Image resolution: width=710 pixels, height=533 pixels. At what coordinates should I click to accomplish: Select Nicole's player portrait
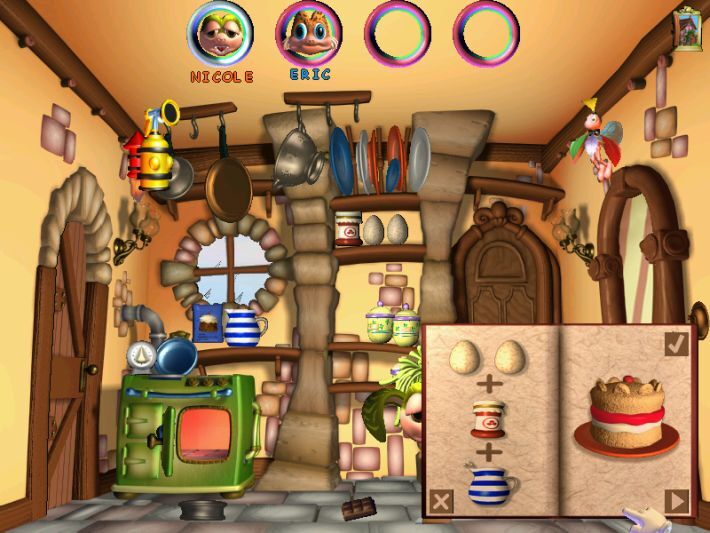pos(221,33)
